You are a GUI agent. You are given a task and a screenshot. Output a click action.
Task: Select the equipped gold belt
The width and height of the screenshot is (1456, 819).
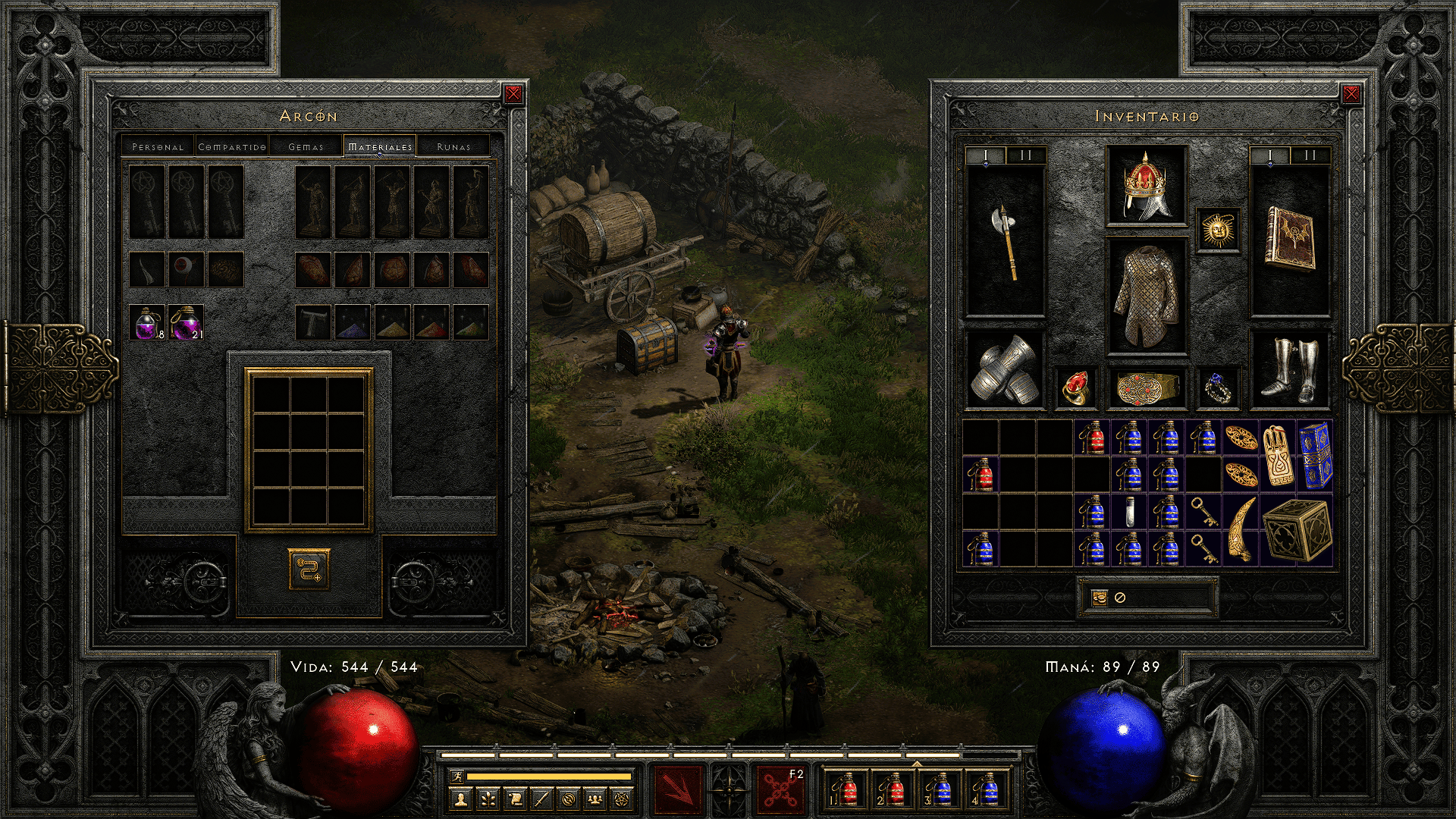pos(1146,388)
